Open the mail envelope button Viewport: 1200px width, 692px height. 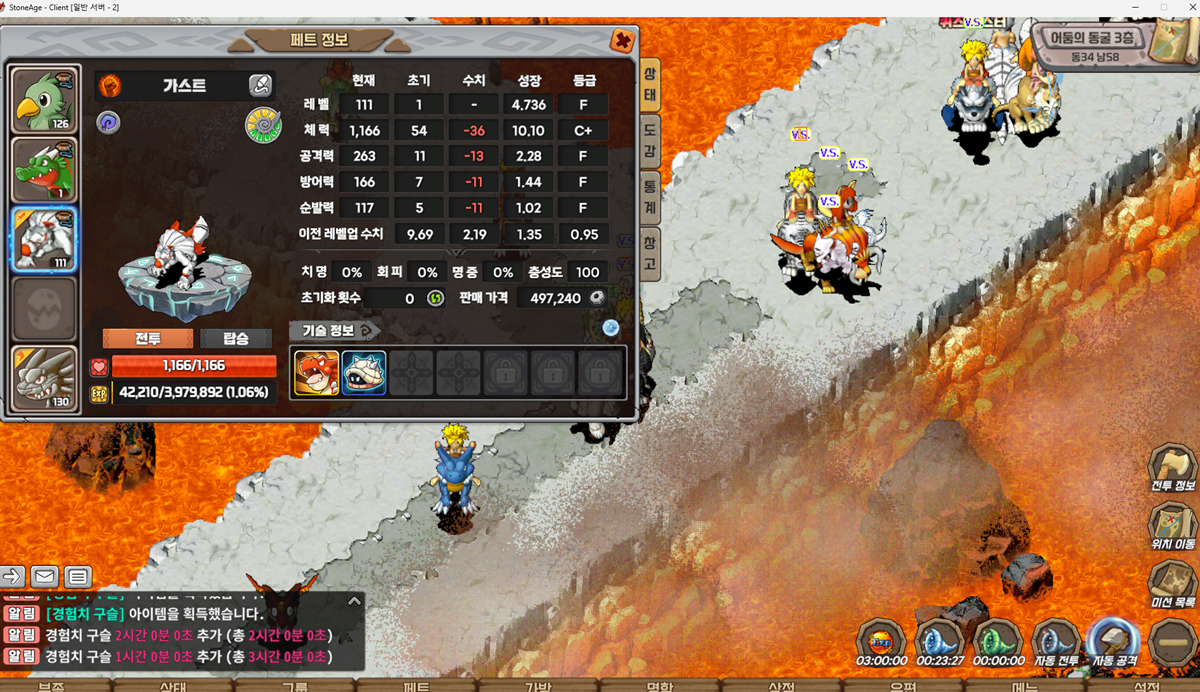tap(45, 576)
